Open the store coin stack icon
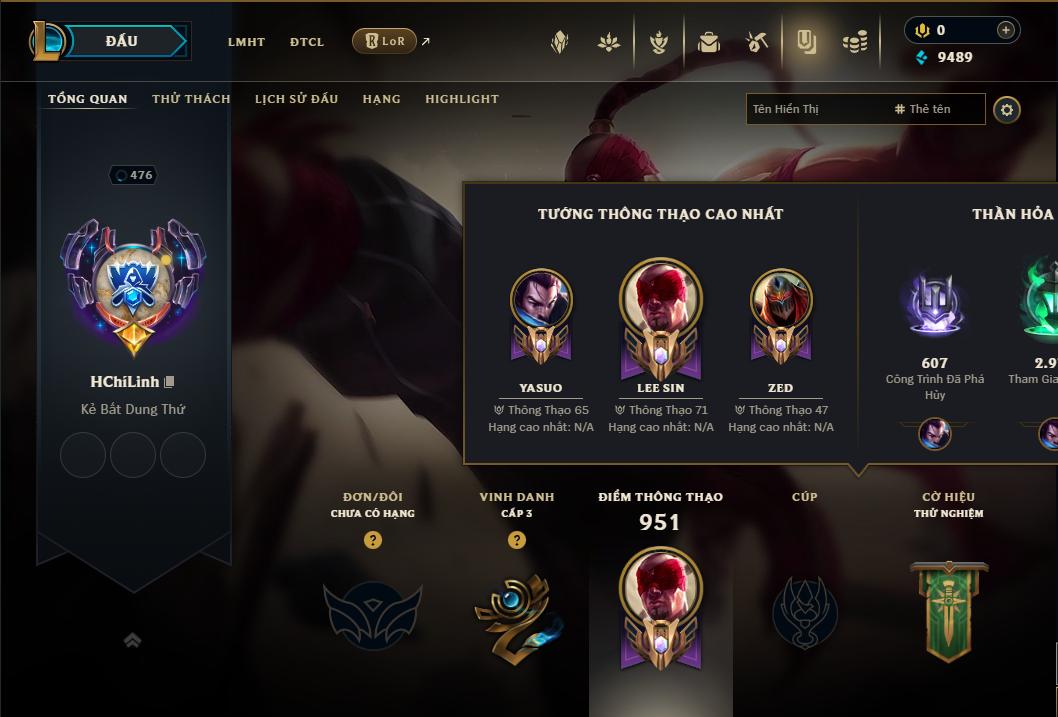This screenshot has width=1058, height=717. point(854,42)
